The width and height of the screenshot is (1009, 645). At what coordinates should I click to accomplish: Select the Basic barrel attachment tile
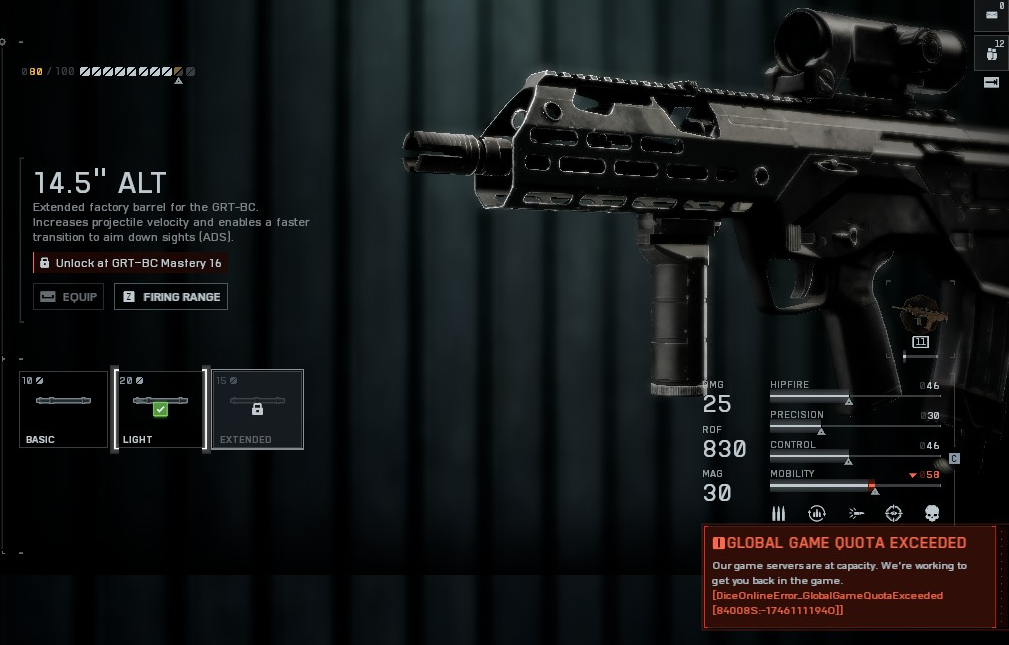63,409
